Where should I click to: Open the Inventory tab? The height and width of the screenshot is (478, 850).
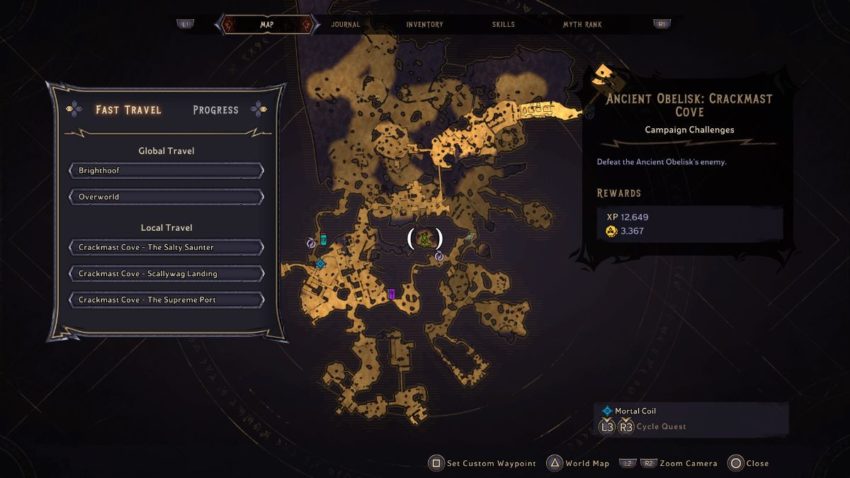425,24
